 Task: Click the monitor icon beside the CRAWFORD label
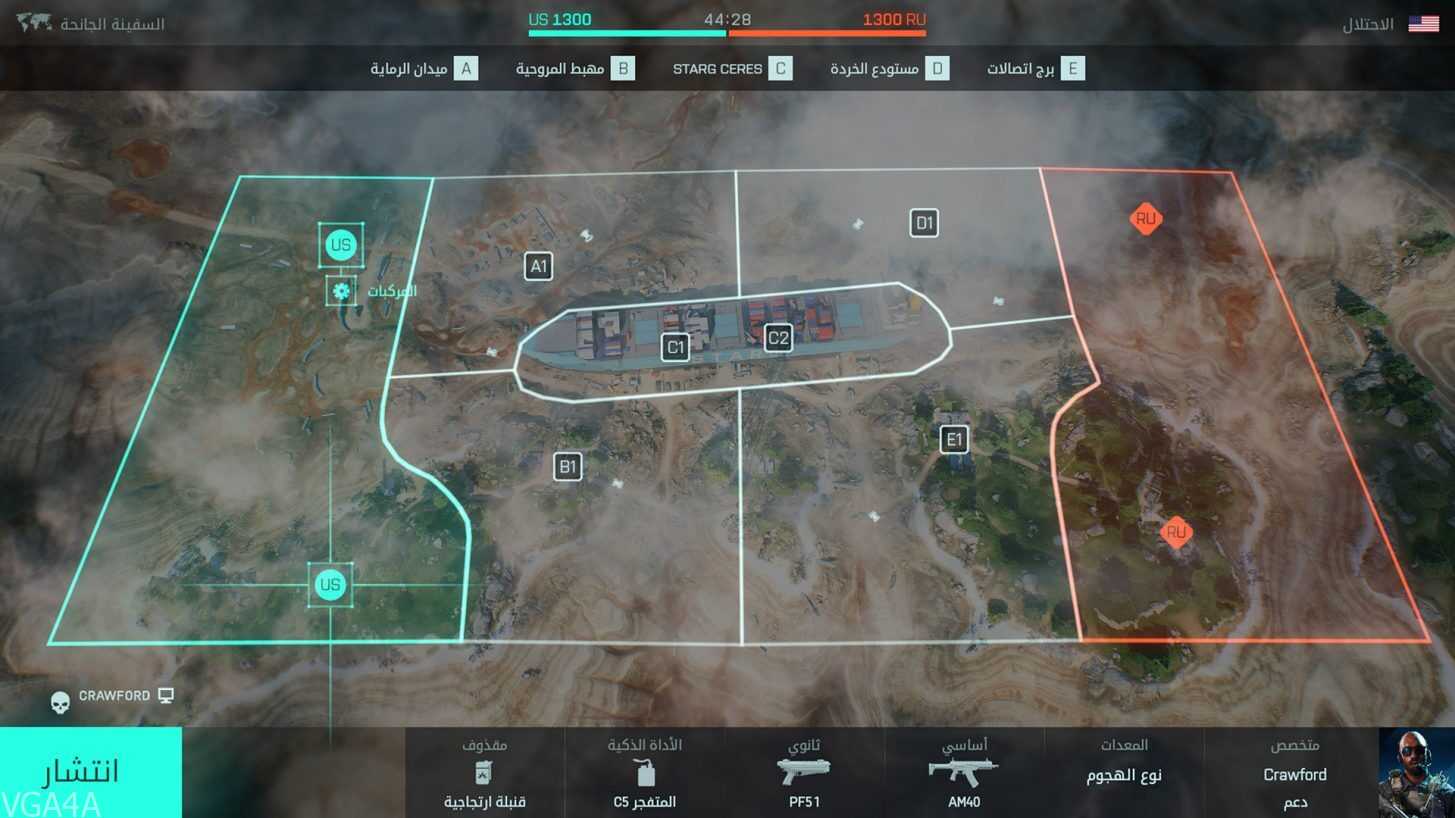[x=166, y=694]
